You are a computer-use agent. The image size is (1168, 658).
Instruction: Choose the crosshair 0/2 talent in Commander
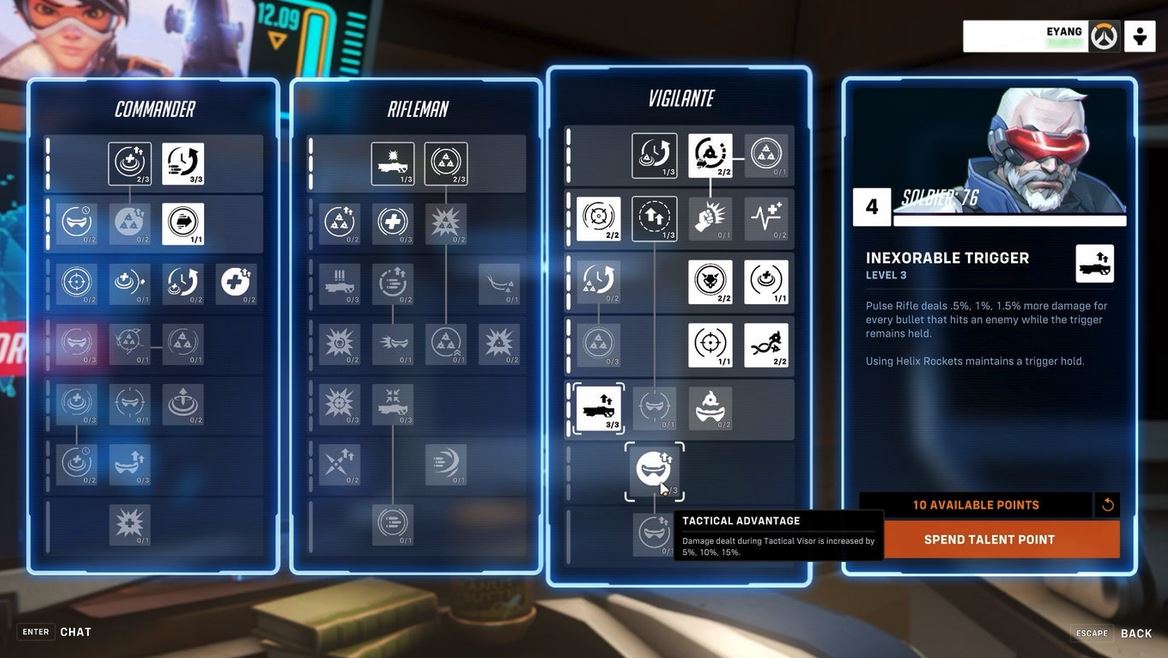point(77,284)
